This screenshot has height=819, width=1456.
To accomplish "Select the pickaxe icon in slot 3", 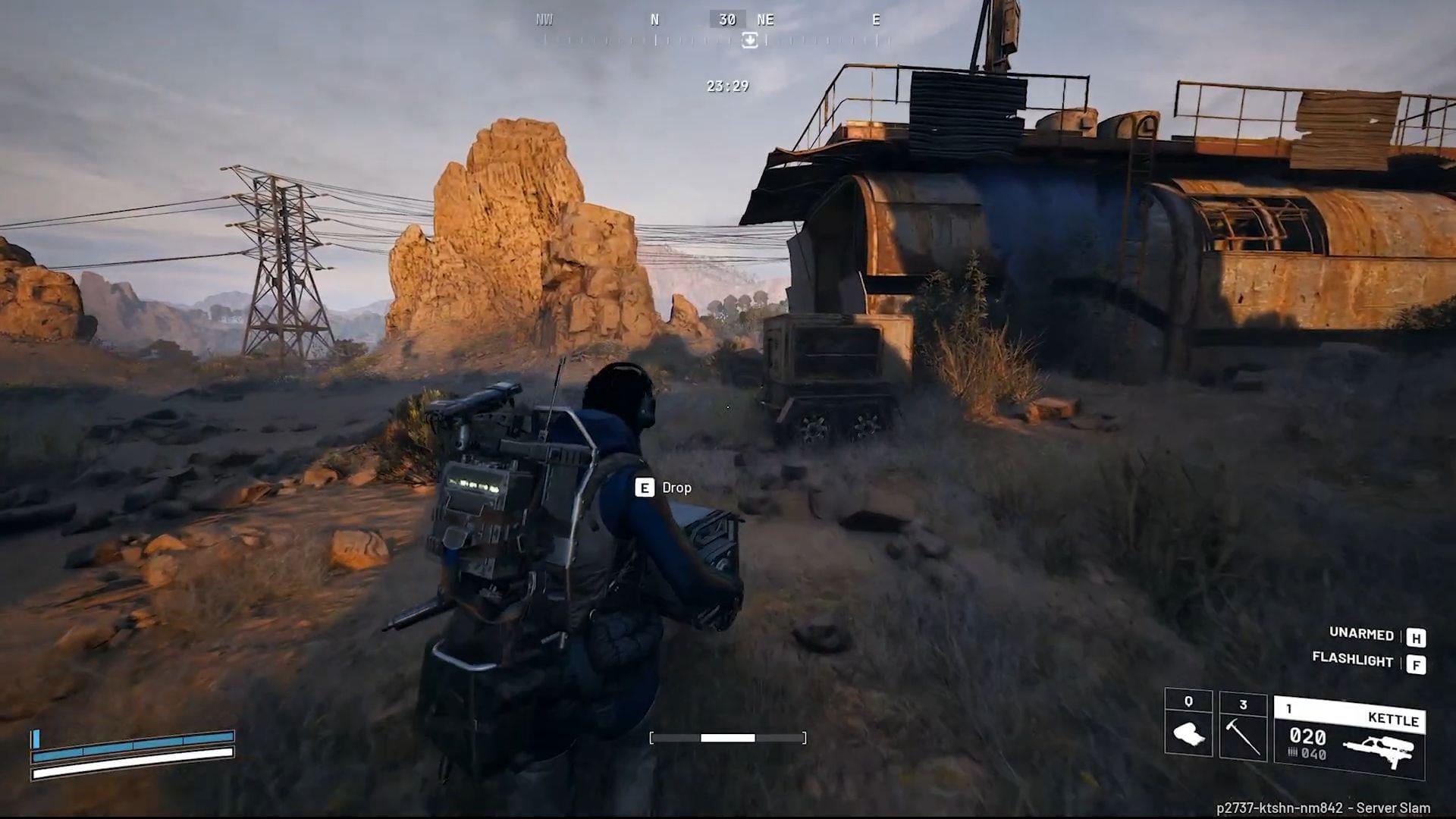I will click(1244, 734).
